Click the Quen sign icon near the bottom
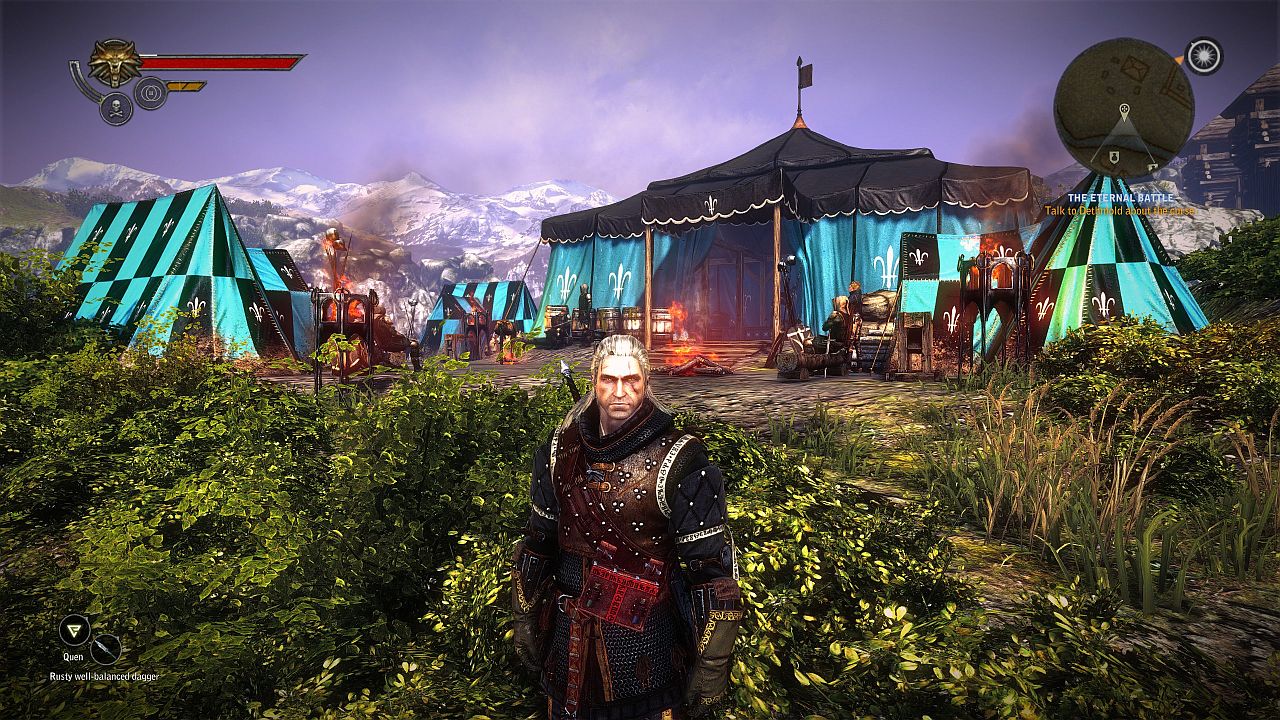 pyautogui.click(x=73, y=630)
